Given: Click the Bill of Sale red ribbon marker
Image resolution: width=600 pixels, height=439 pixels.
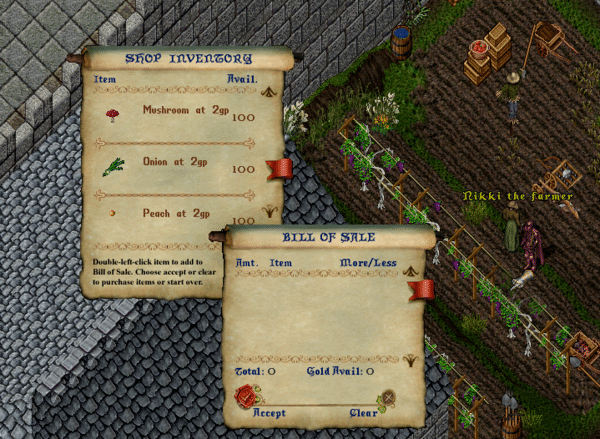Looking at the screenshot, I should click(x=421, y=290).
